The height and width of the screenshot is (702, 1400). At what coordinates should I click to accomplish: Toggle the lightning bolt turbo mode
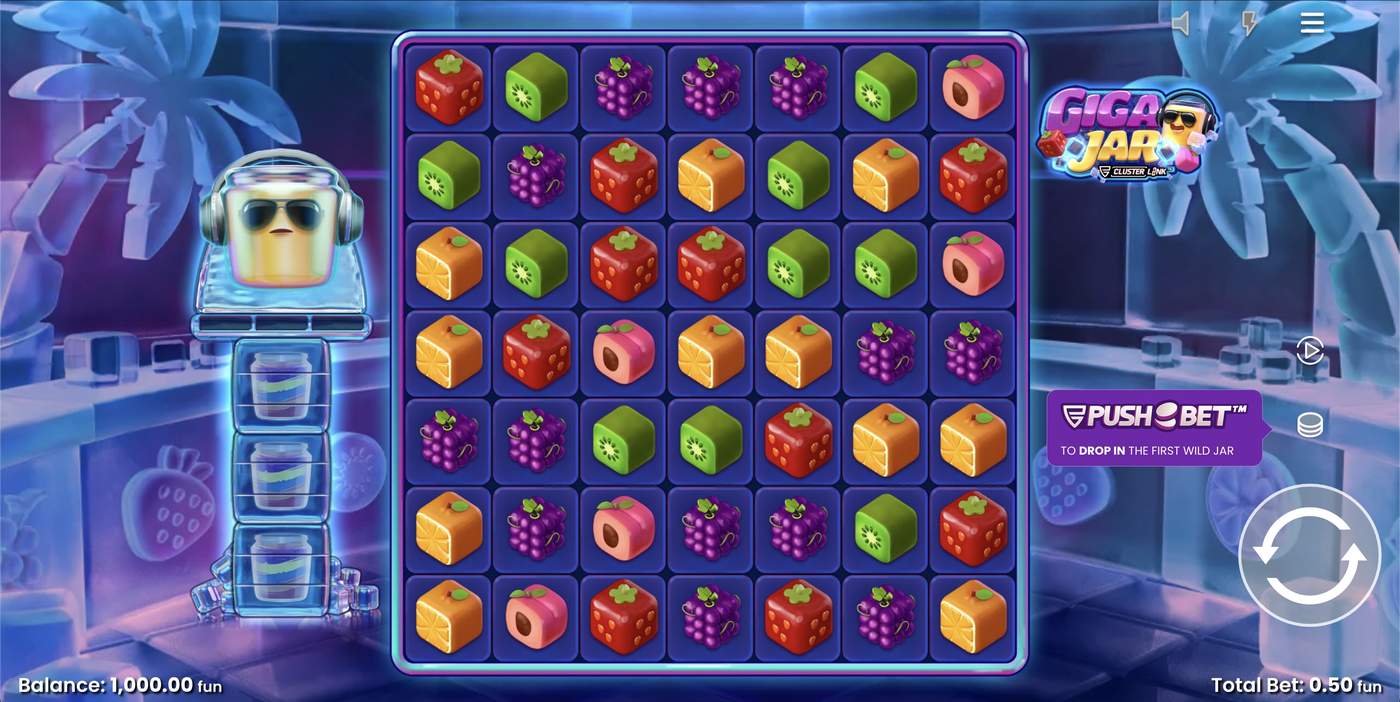[1248, 24]
